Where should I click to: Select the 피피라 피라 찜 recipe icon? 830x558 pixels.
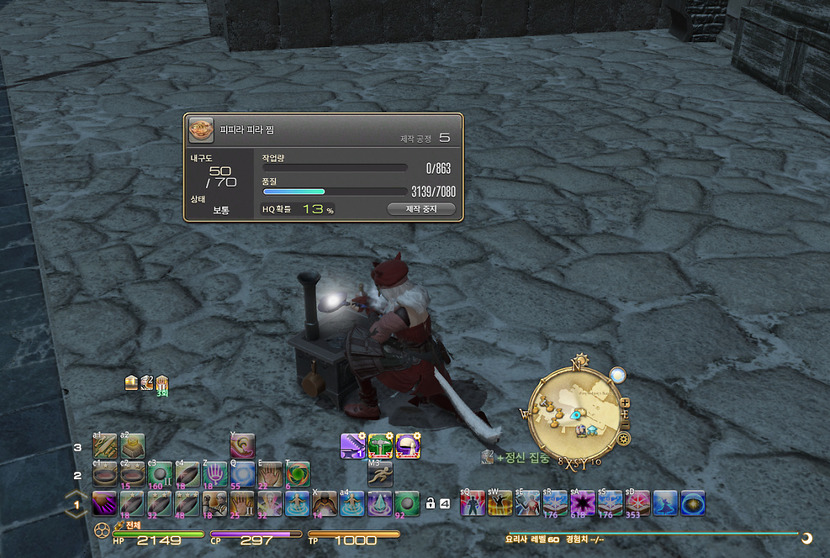(201, 130)
